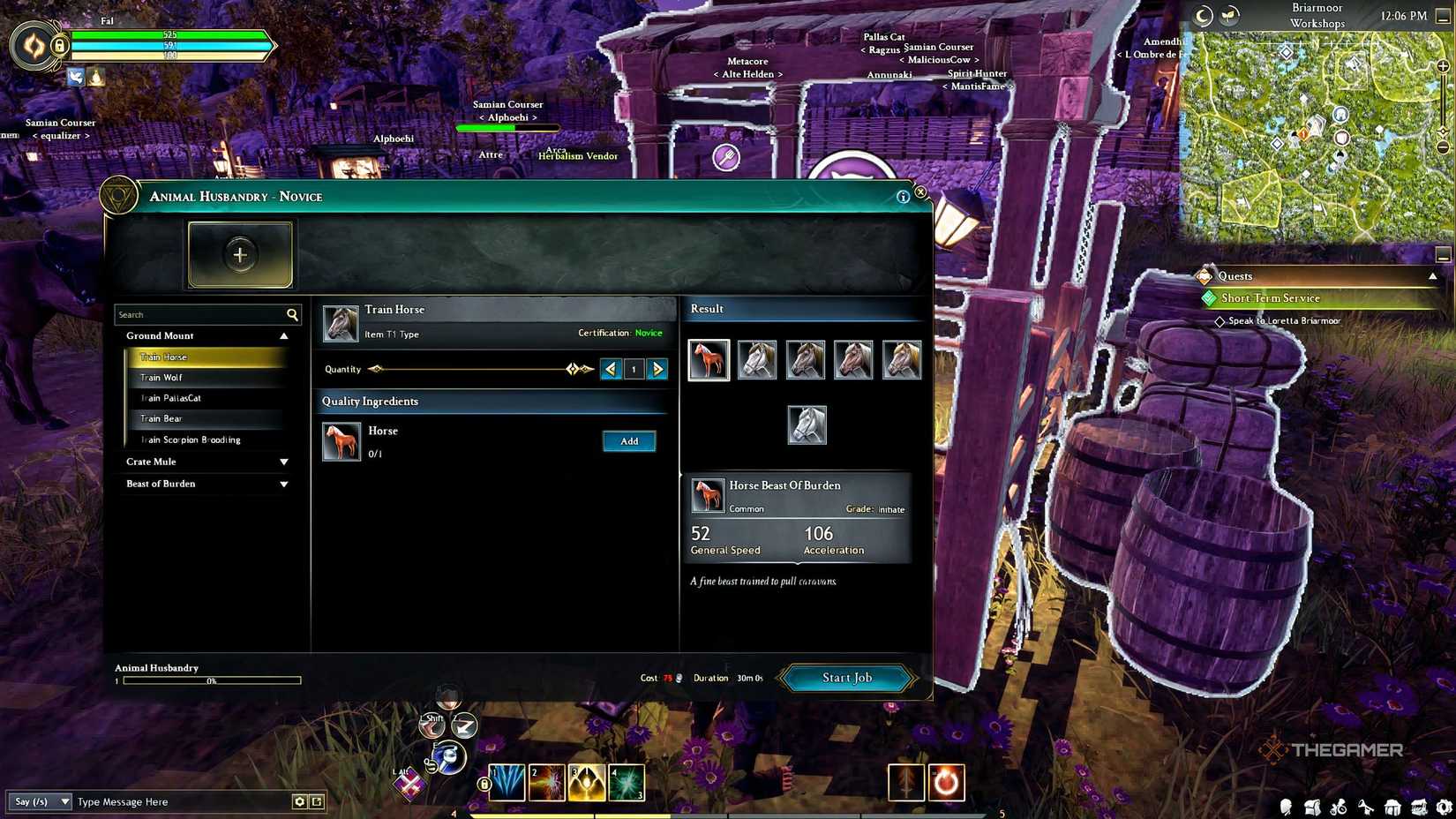Open the inventory bag icon near the minimap bar
The height and width of the screenshot is (819, 1456).
1313,807
